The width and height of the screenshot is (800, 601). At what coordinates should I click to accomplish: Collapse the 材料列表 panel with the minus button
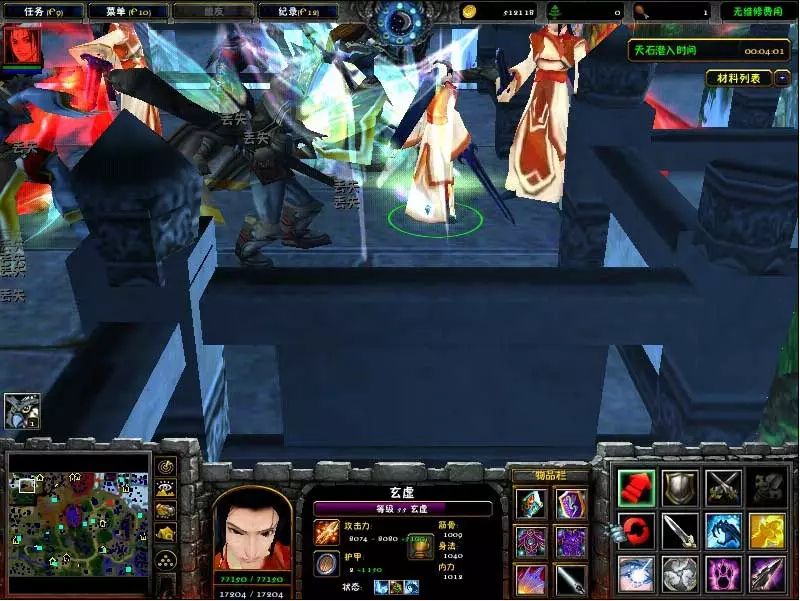[x=782, y=78]
